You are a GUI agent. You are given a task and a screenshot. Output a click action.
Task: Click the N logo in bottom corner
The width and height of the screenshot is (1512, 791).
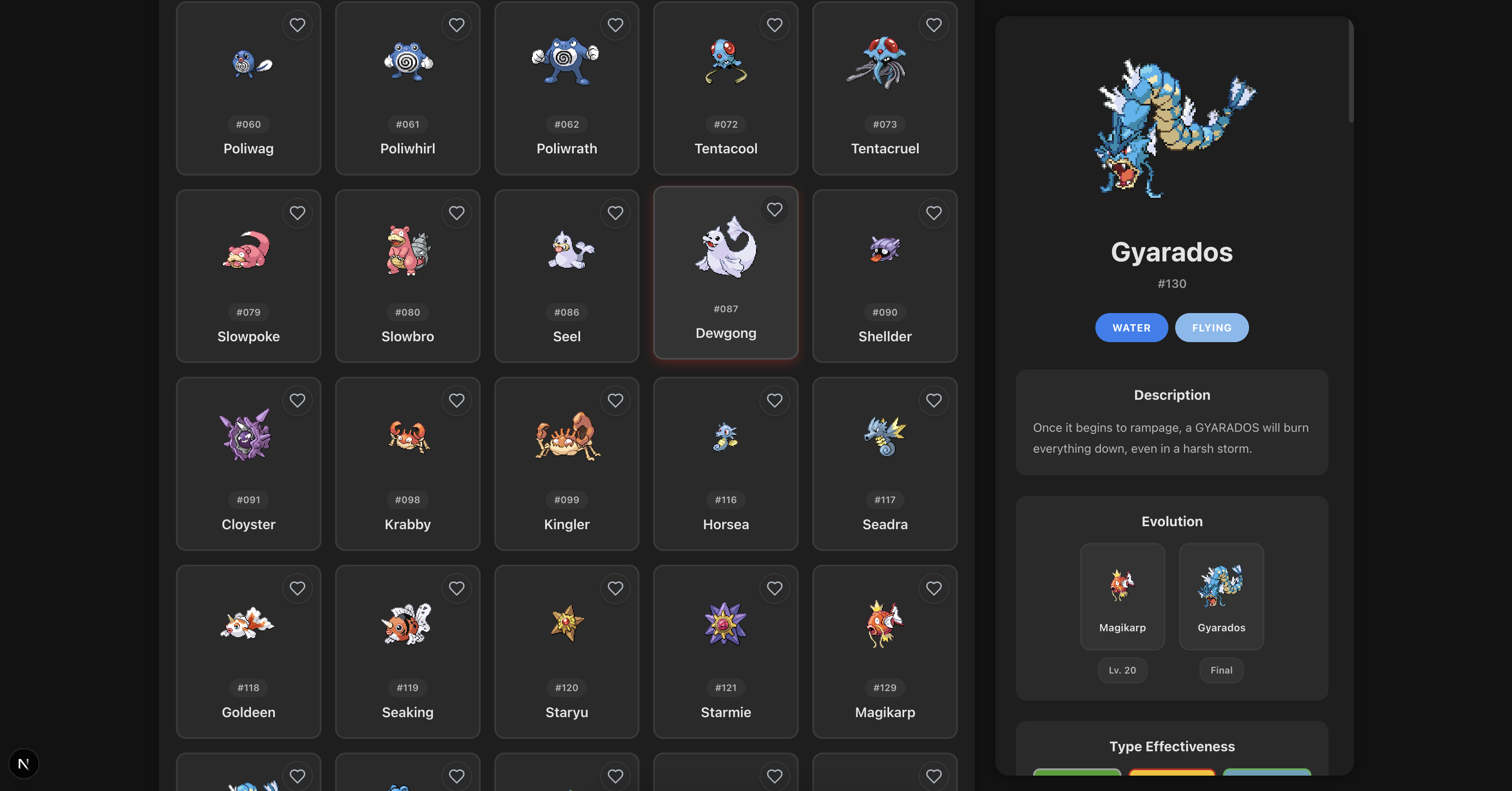coord(23,764)
